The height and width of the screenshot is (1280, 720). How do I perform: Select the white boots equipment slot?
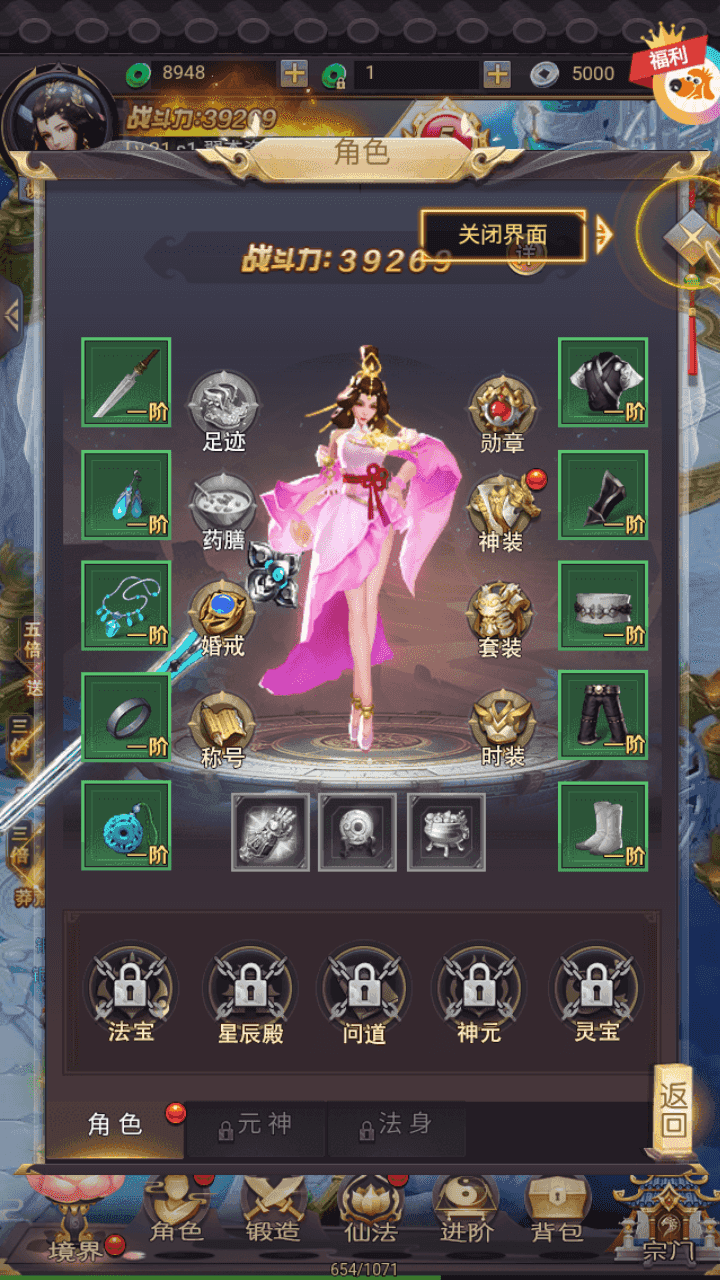tap(602, 825)
